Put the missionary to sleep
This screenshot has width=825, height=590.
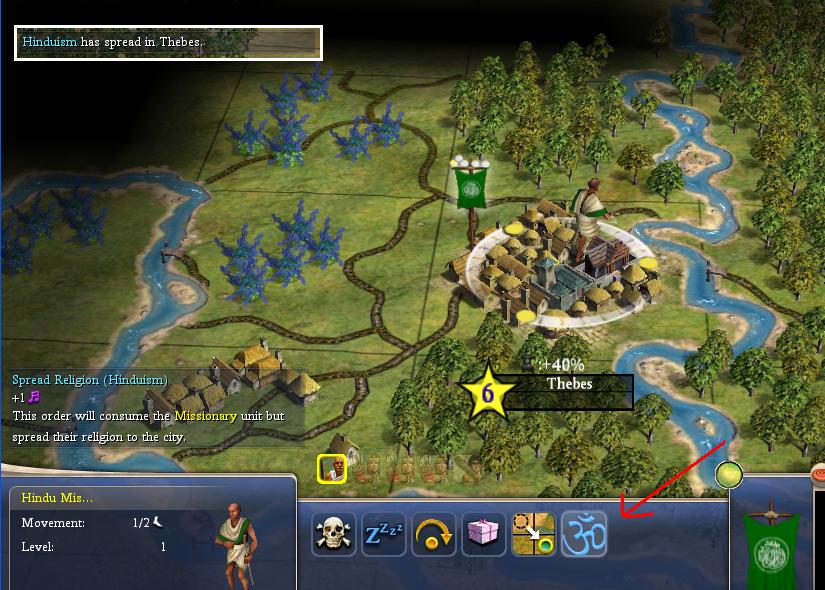click(x=384, y=534)
